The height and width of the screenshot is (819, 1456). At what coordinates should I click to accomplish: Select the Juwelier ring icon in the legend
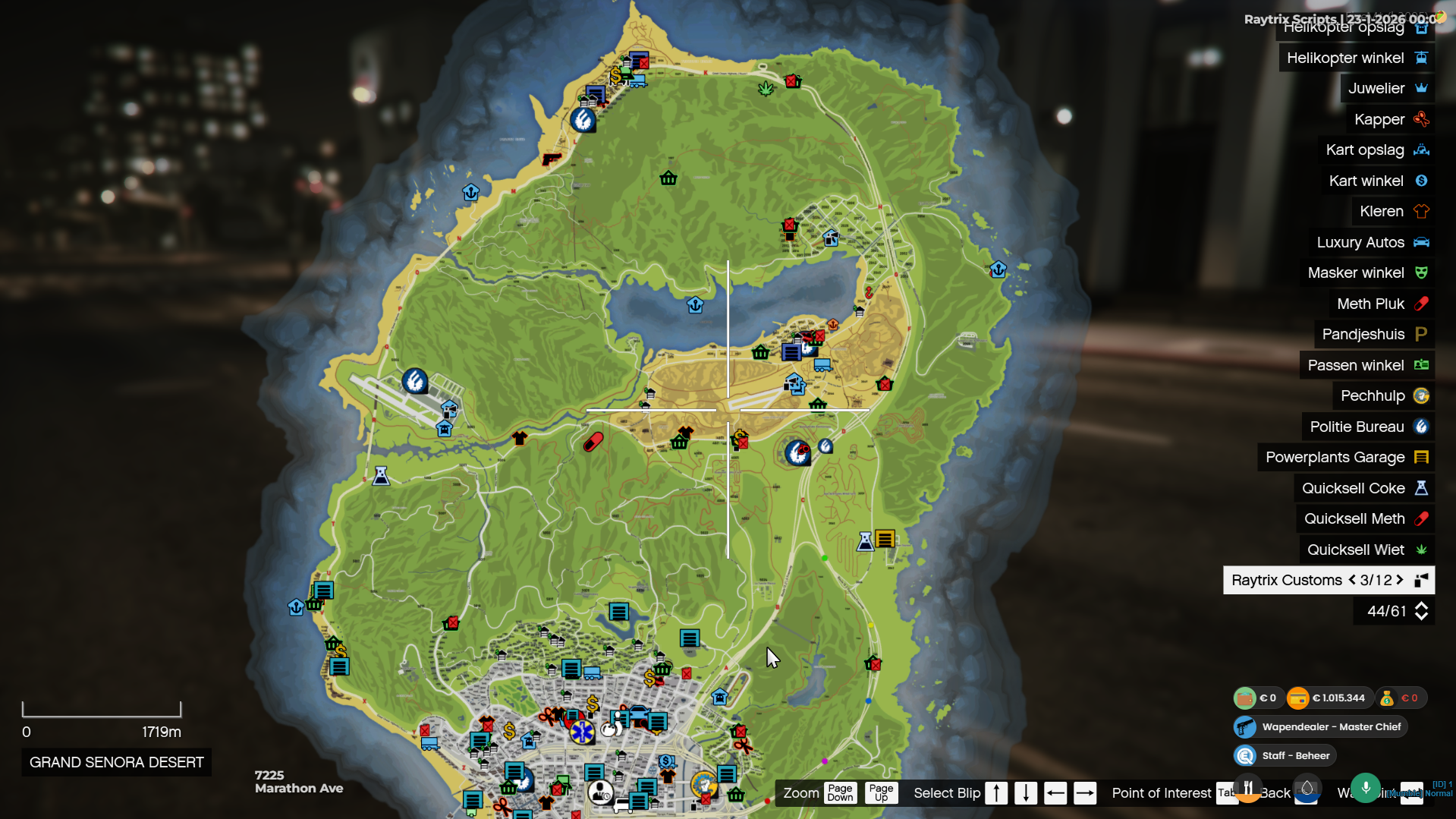(1420, 88)
